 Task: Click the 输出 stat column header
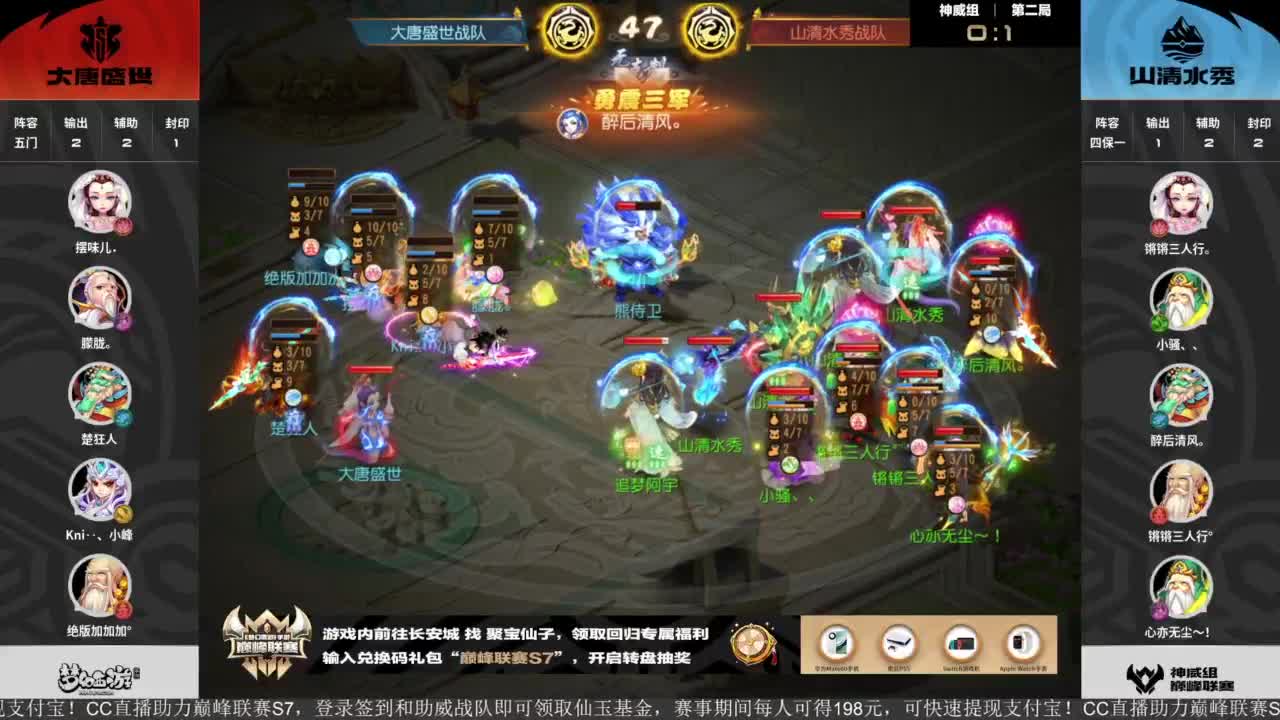point(76,125)
